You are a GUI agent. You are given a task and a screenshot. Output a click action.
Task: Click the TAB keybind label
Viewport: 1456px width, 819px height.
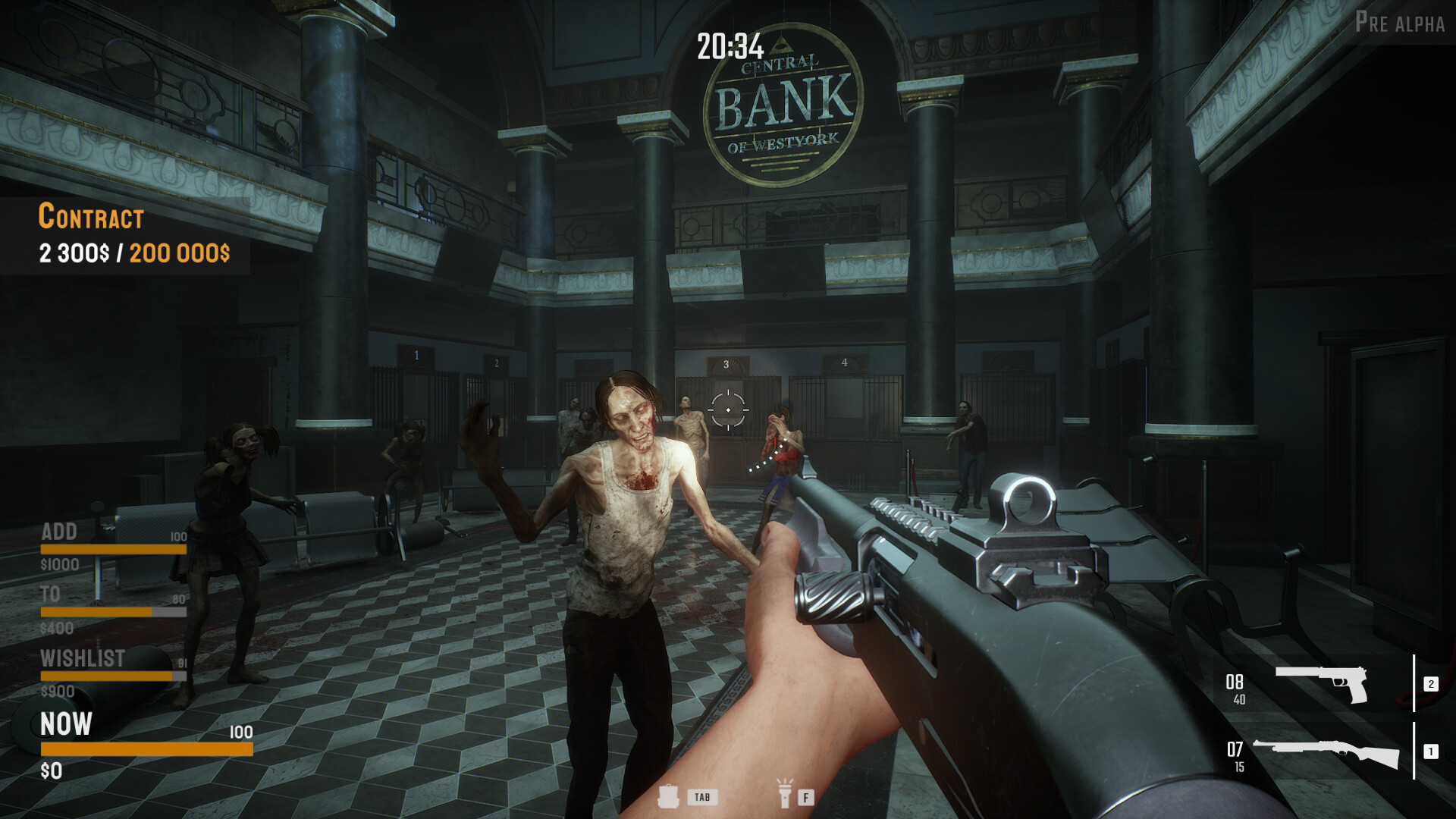[x=701, y=798]
